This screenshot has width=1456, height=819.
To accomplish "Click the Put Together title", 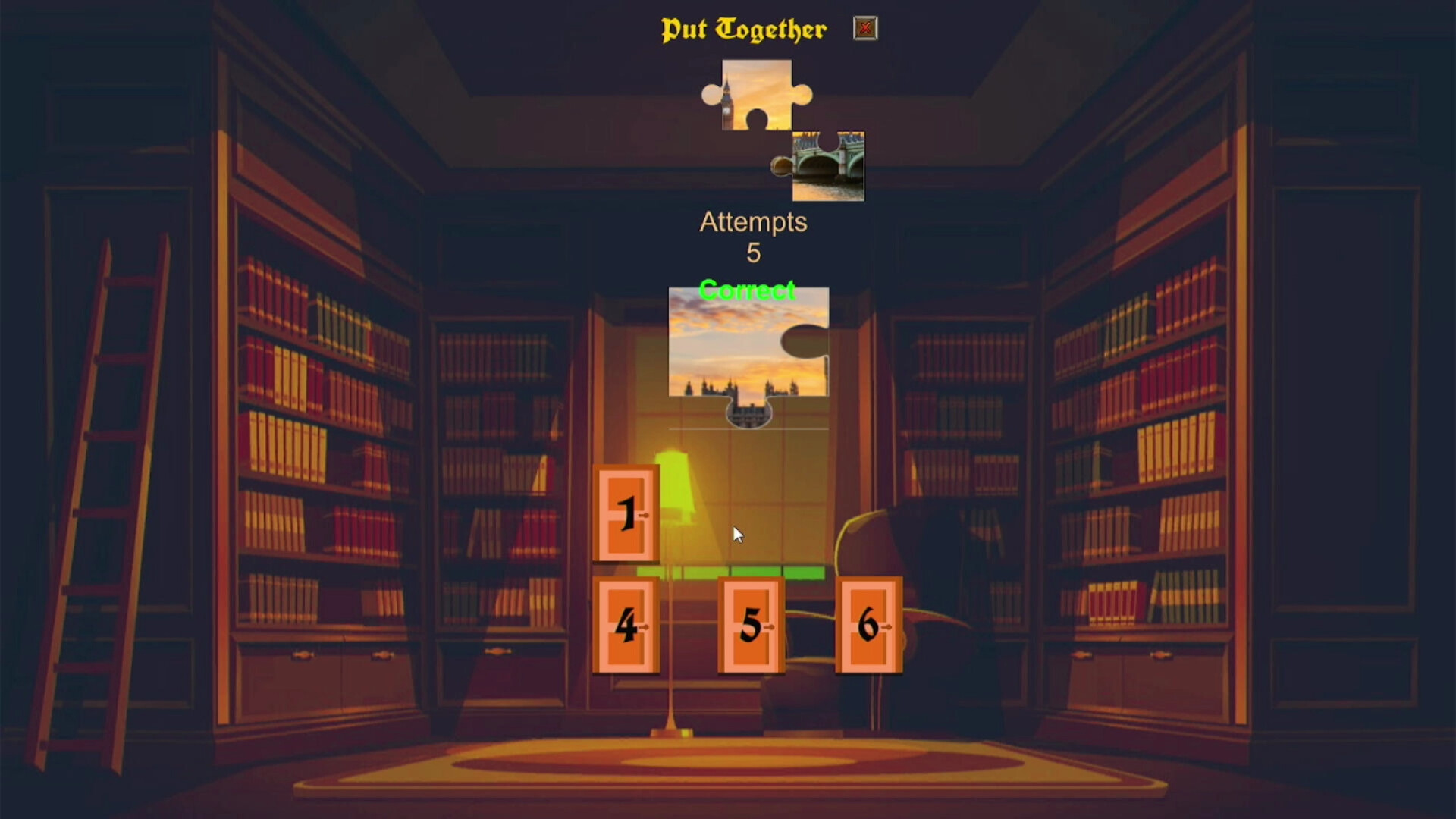I will point(744,29).
